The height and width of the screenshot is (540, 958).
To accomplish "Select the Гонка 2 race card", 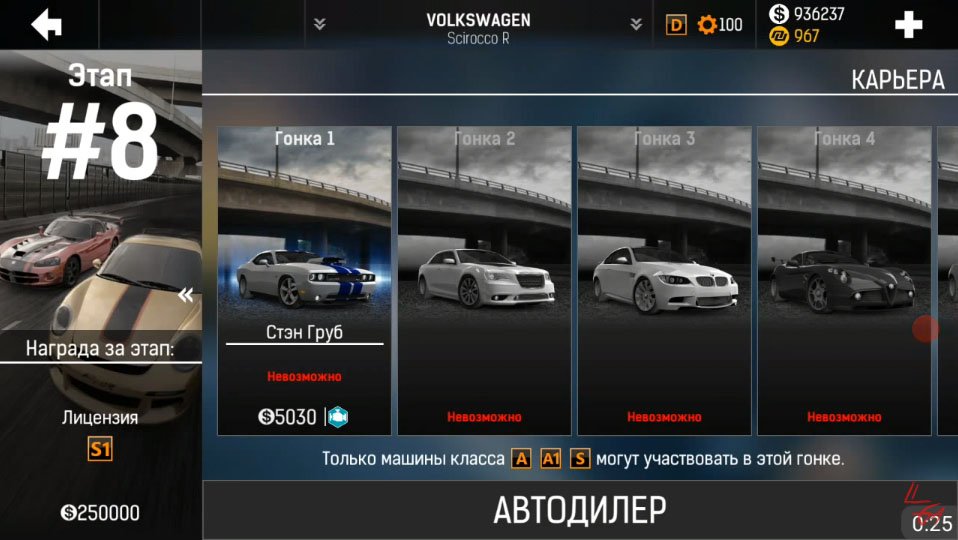I will pos(484,280).
